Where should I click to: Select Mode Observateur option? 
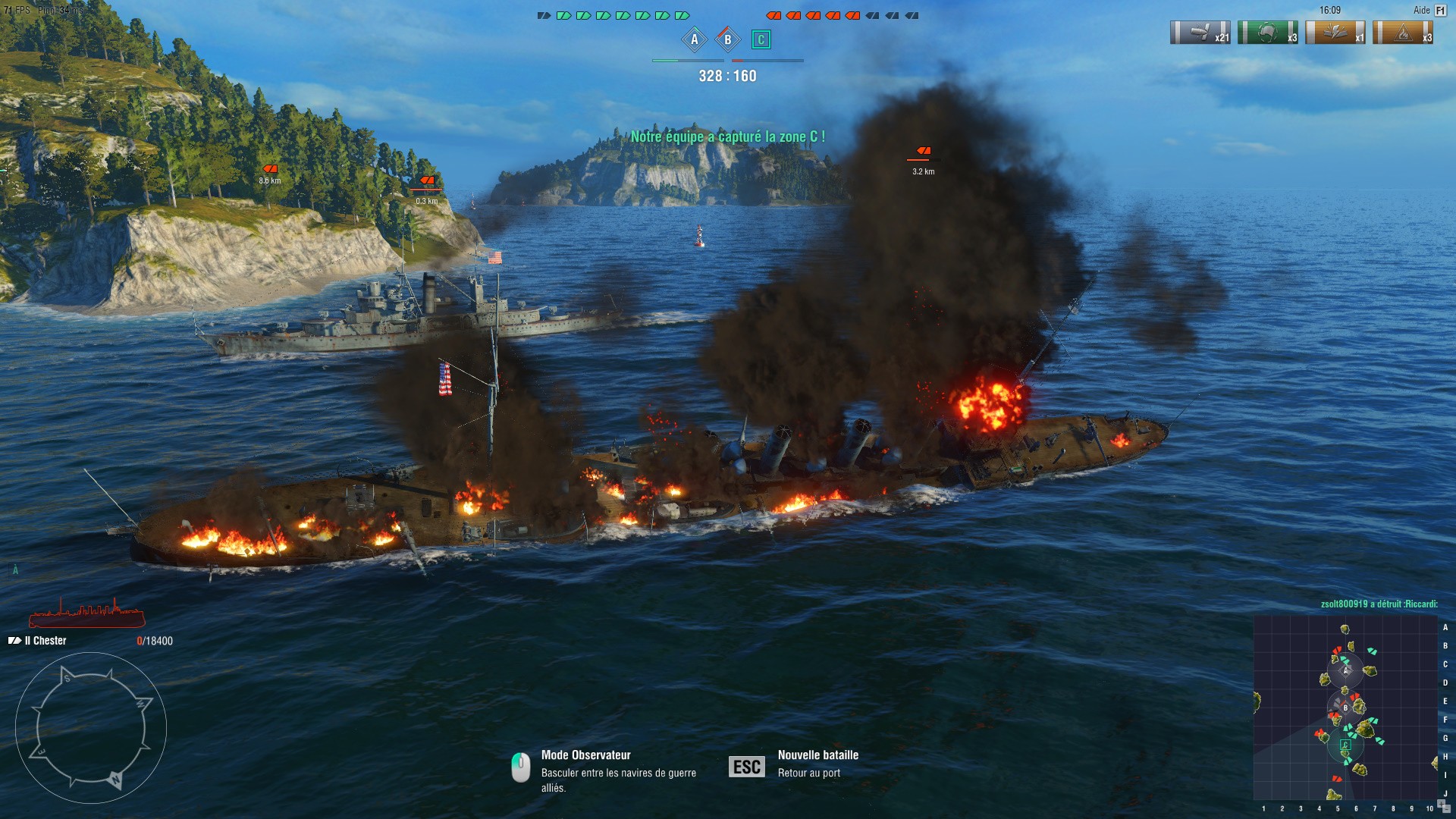585,755
